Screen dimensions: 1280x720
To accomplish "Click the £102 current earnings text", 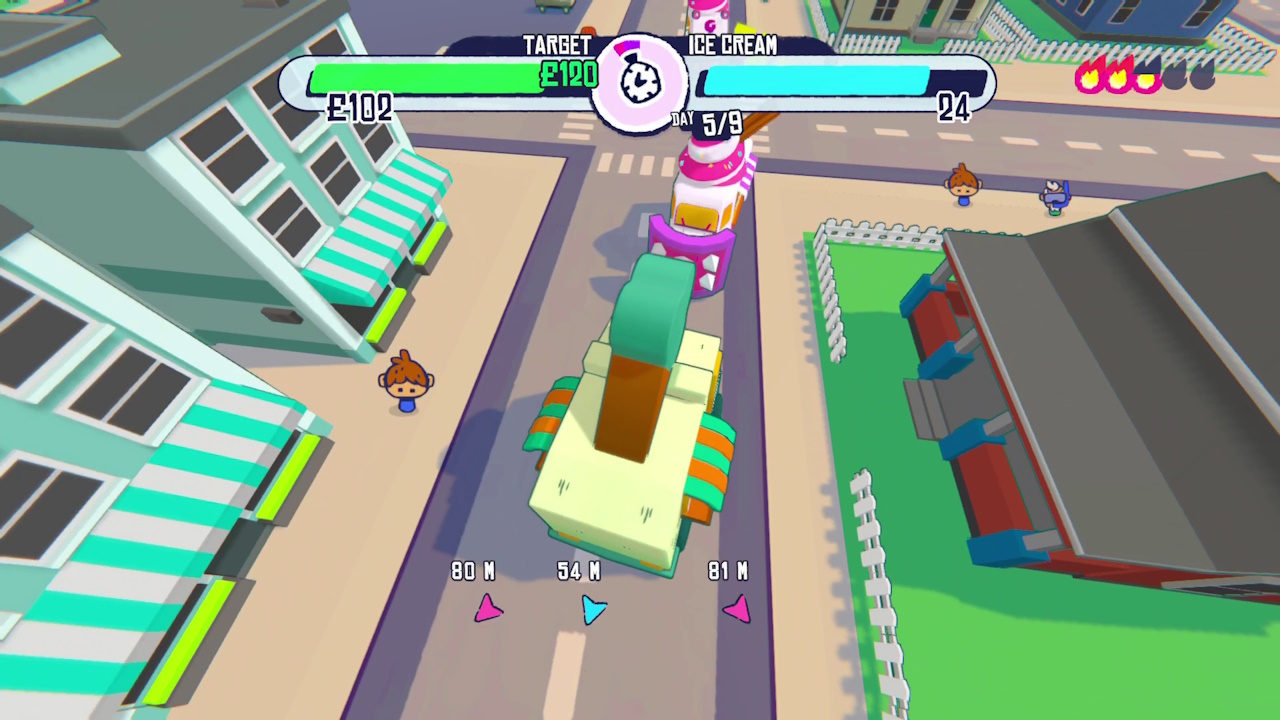I will [358, 108].
